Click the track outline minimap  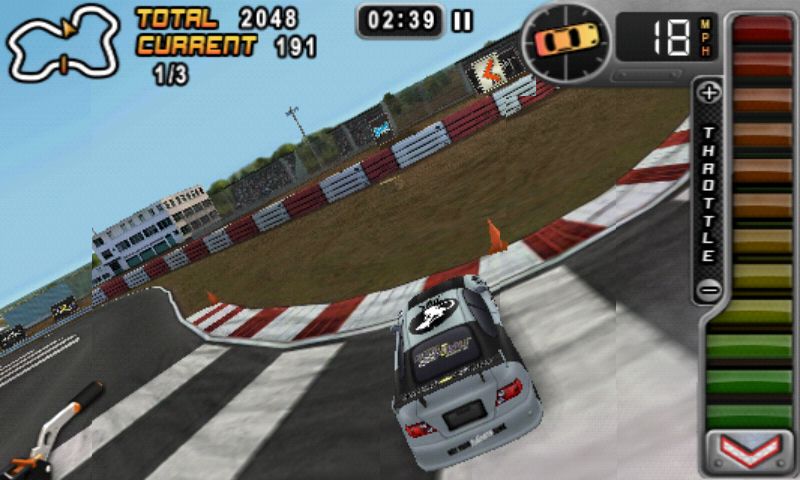(62, 42)
